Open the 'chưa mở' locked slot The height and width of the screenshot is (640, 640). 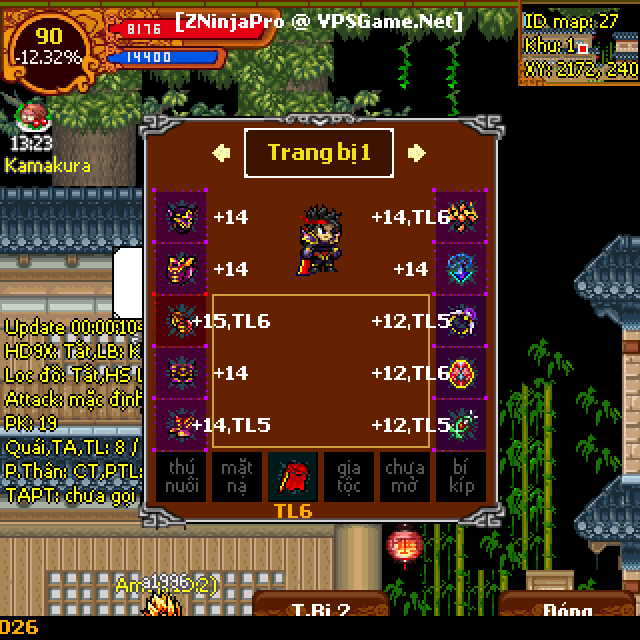[x=404, y=477]
